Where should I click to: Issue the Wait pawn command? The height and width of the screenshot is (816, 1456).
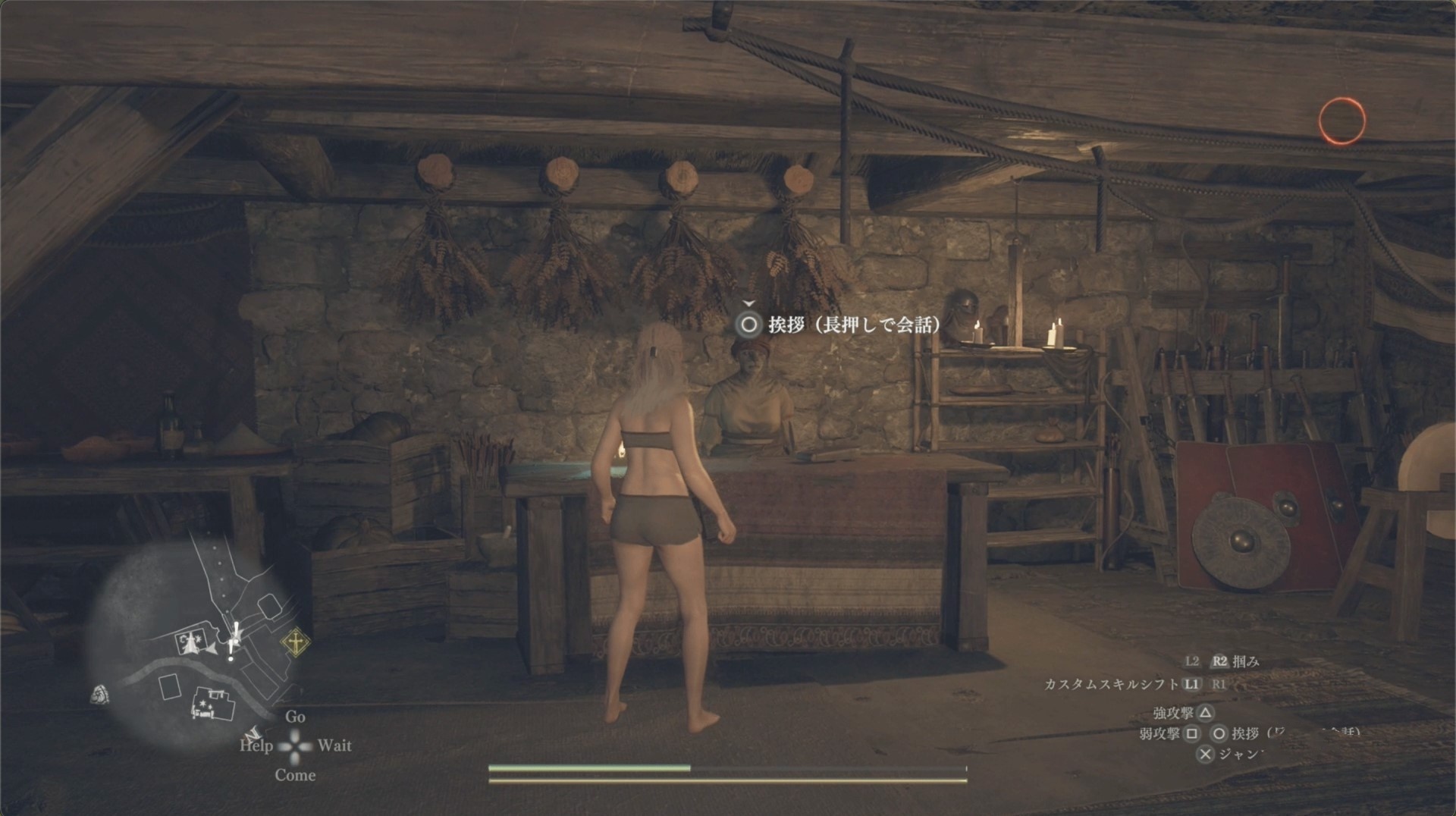click(334, 745)
